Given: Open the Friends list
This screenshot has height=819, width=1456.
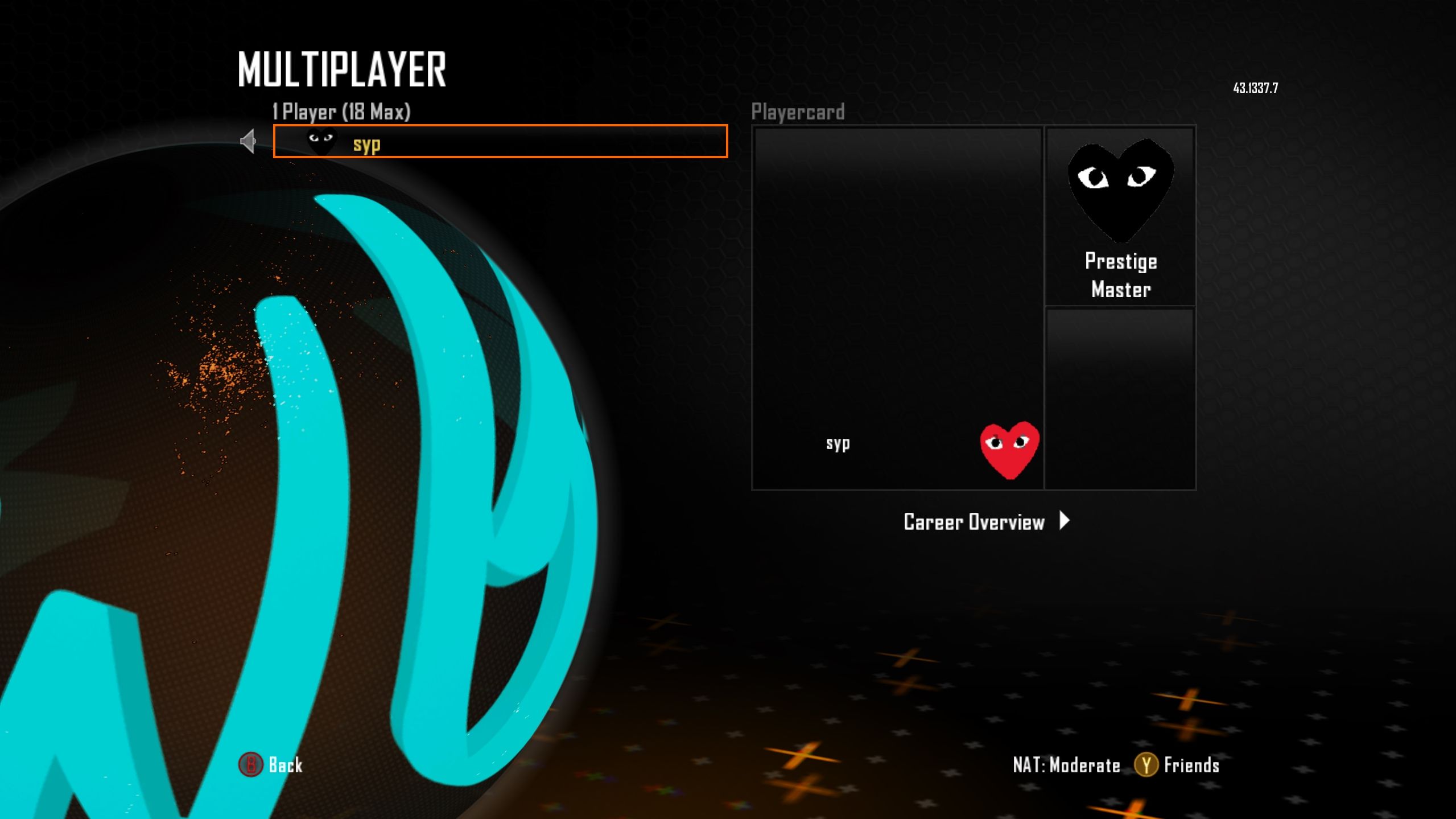Looking at the screenshot, I should pos(1177,765).
